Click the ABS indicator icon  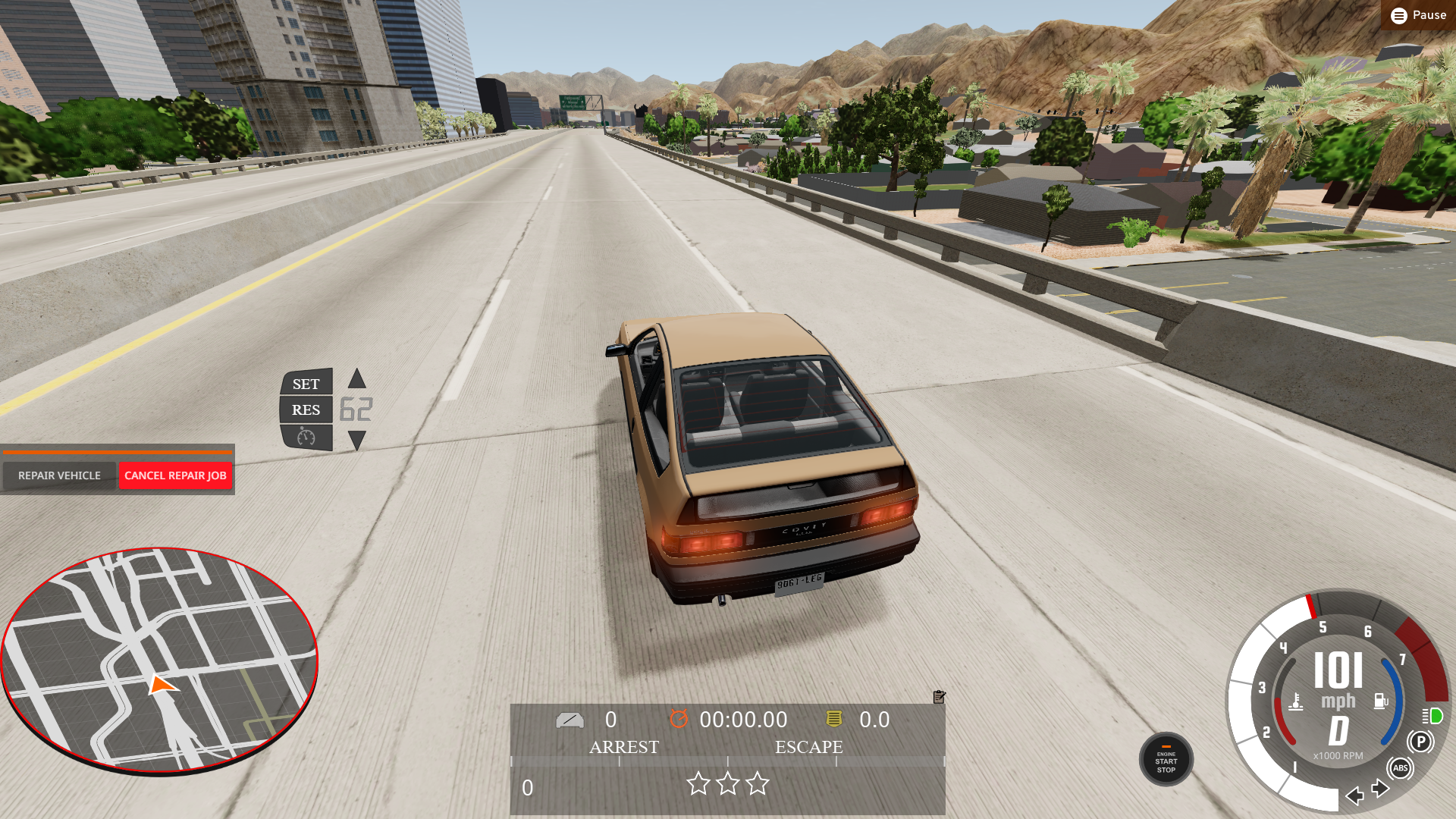click(1400, 768)
